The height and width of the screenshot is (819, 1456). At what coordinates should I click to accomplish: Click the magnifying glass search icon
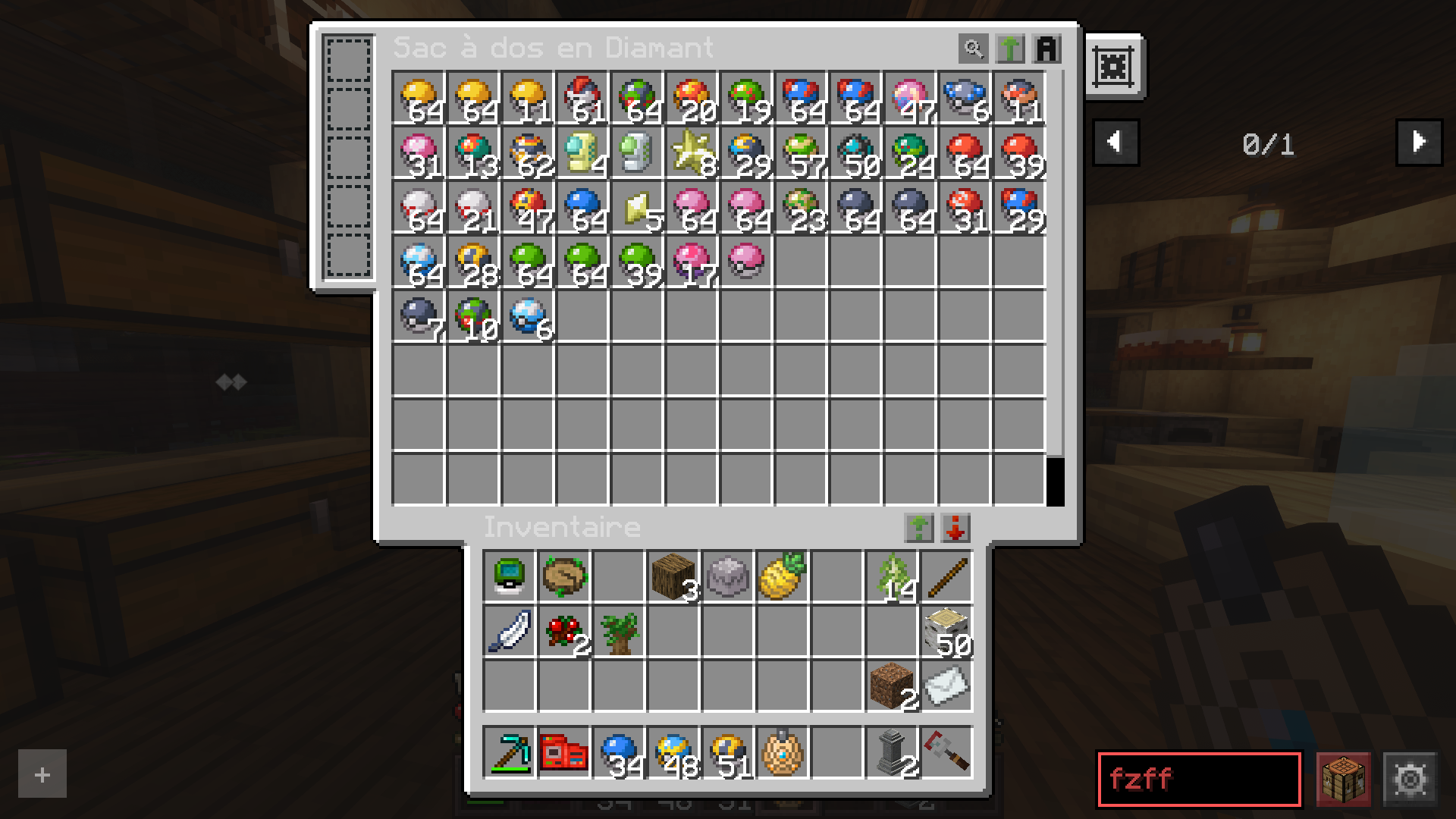tap(973, 48)
